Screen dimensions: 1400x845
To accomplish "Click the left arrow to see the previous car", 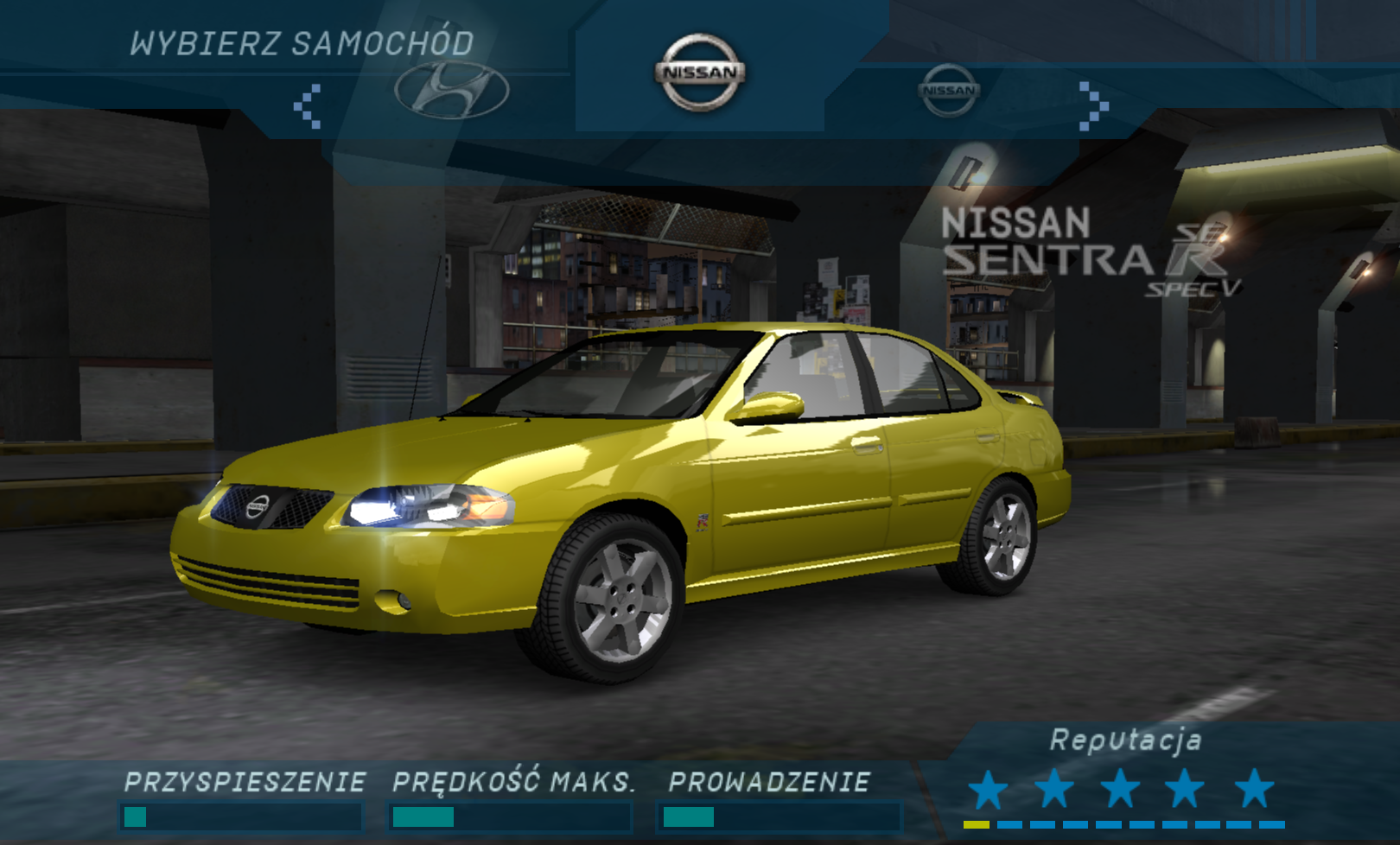I will [308, 106].
